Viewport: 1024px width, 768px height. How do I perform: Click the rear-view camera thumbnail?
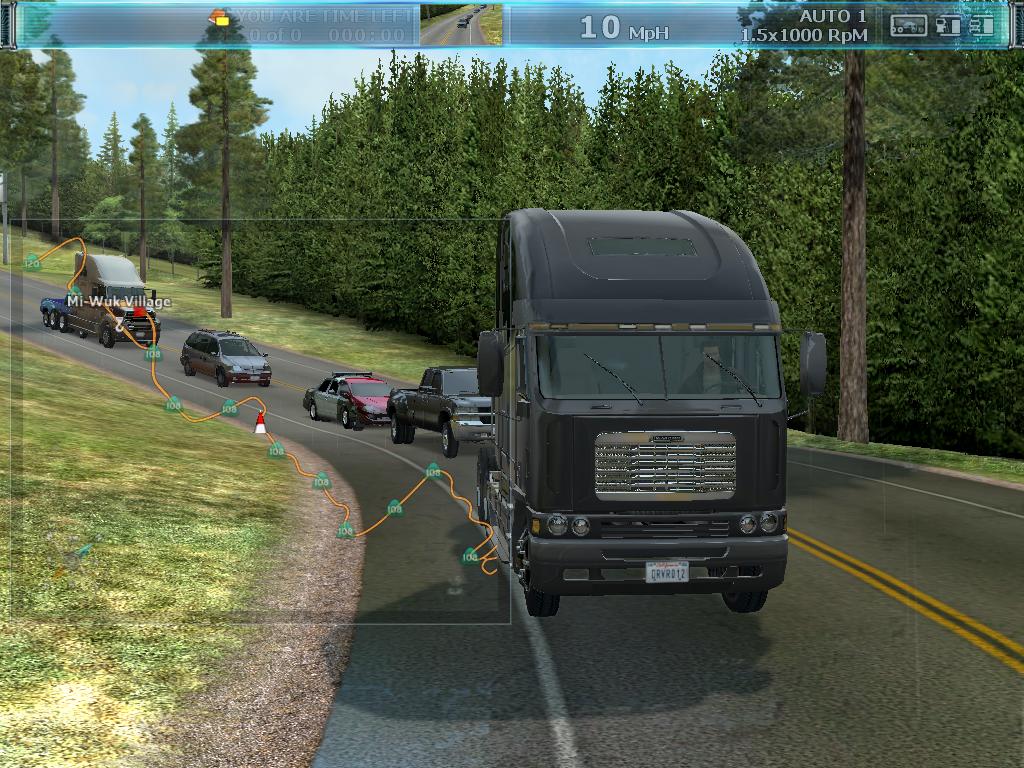point(461,25)
